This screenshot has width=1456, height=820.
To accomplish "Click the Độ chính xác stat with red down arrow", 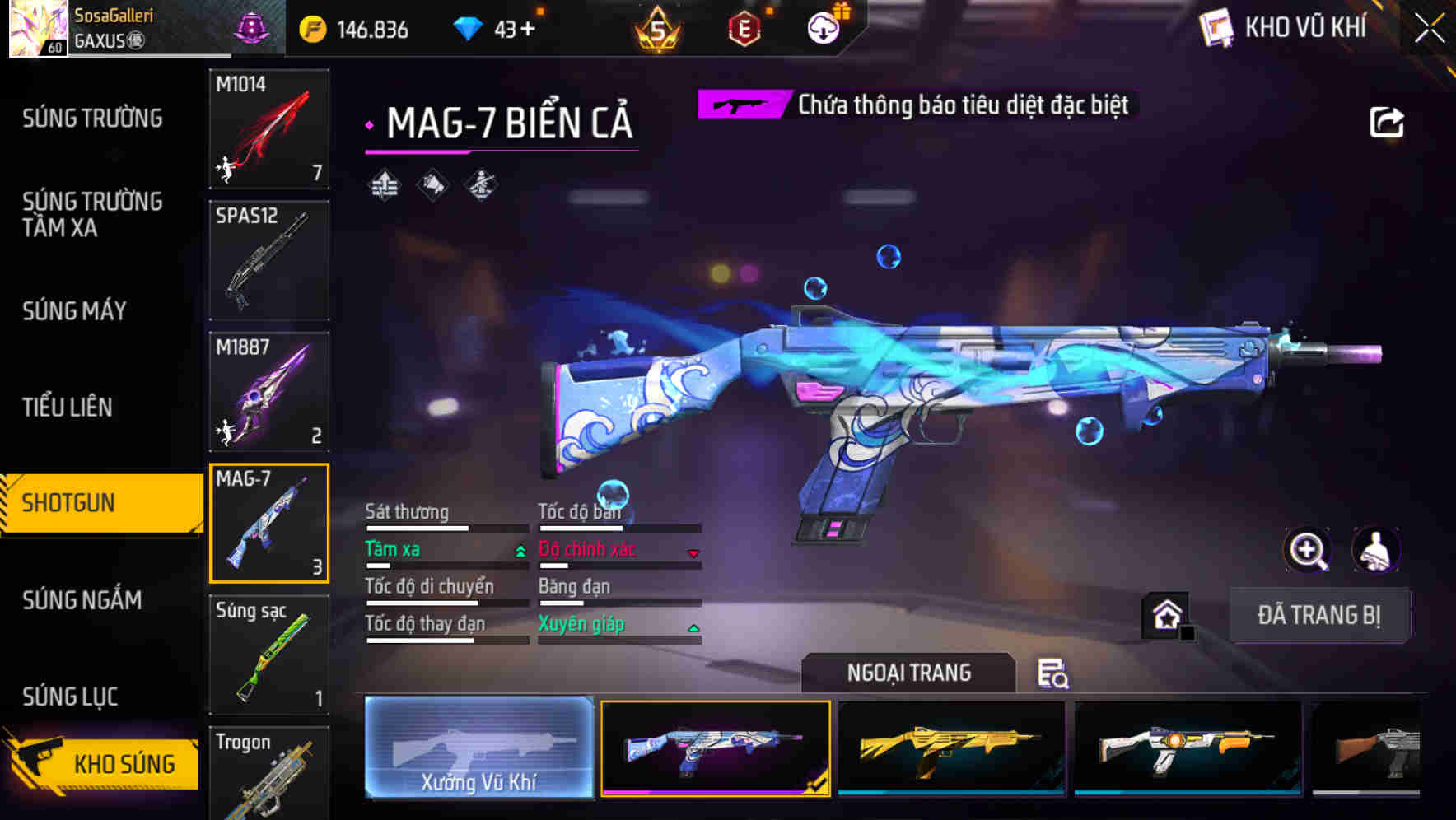I will click(x=618, y=549).
